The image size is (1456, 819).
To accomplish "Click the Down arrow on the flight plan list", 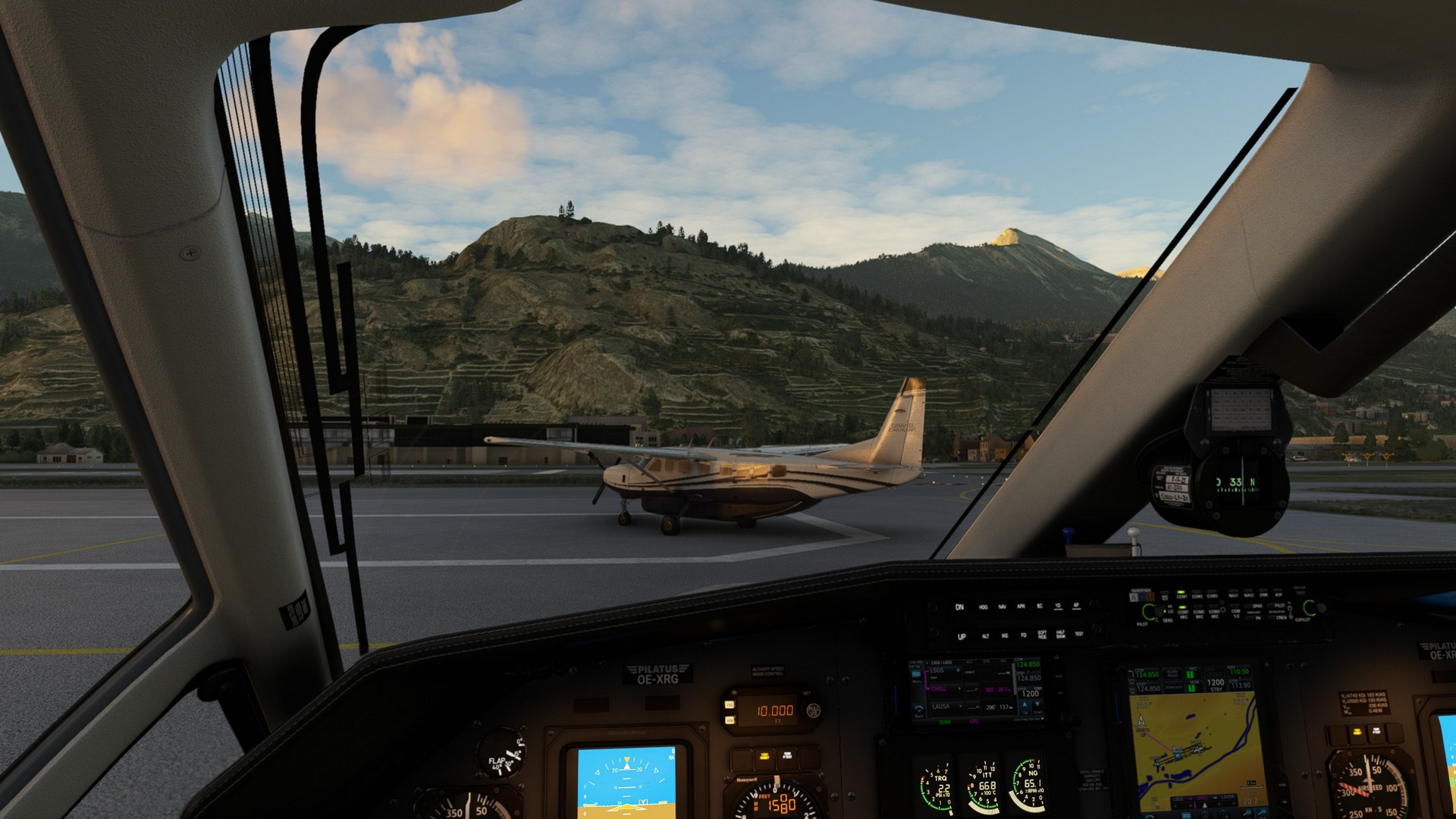I will click(x=1037, y=704).
